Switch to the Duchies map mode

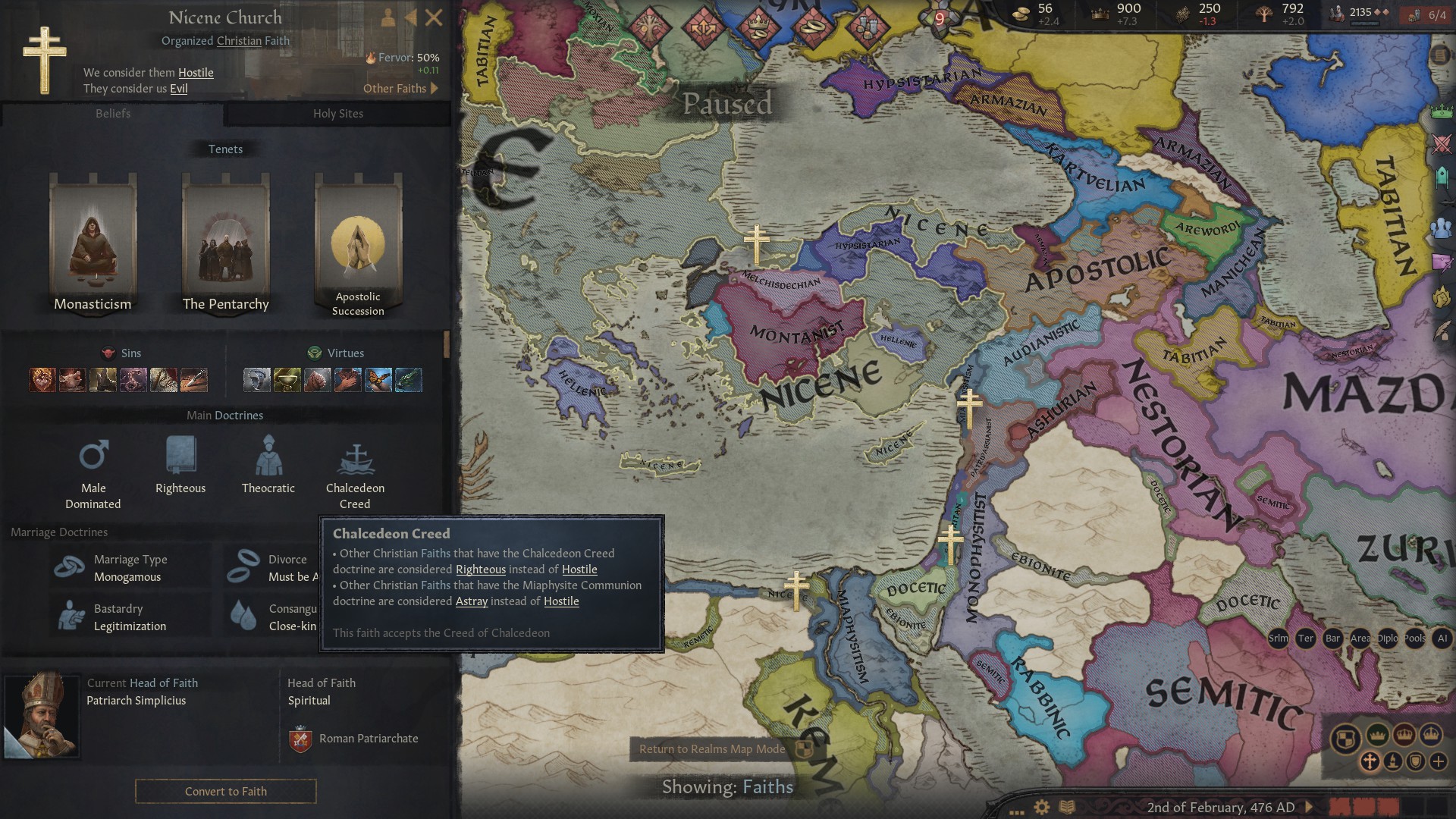click(x=1377, y=735)
